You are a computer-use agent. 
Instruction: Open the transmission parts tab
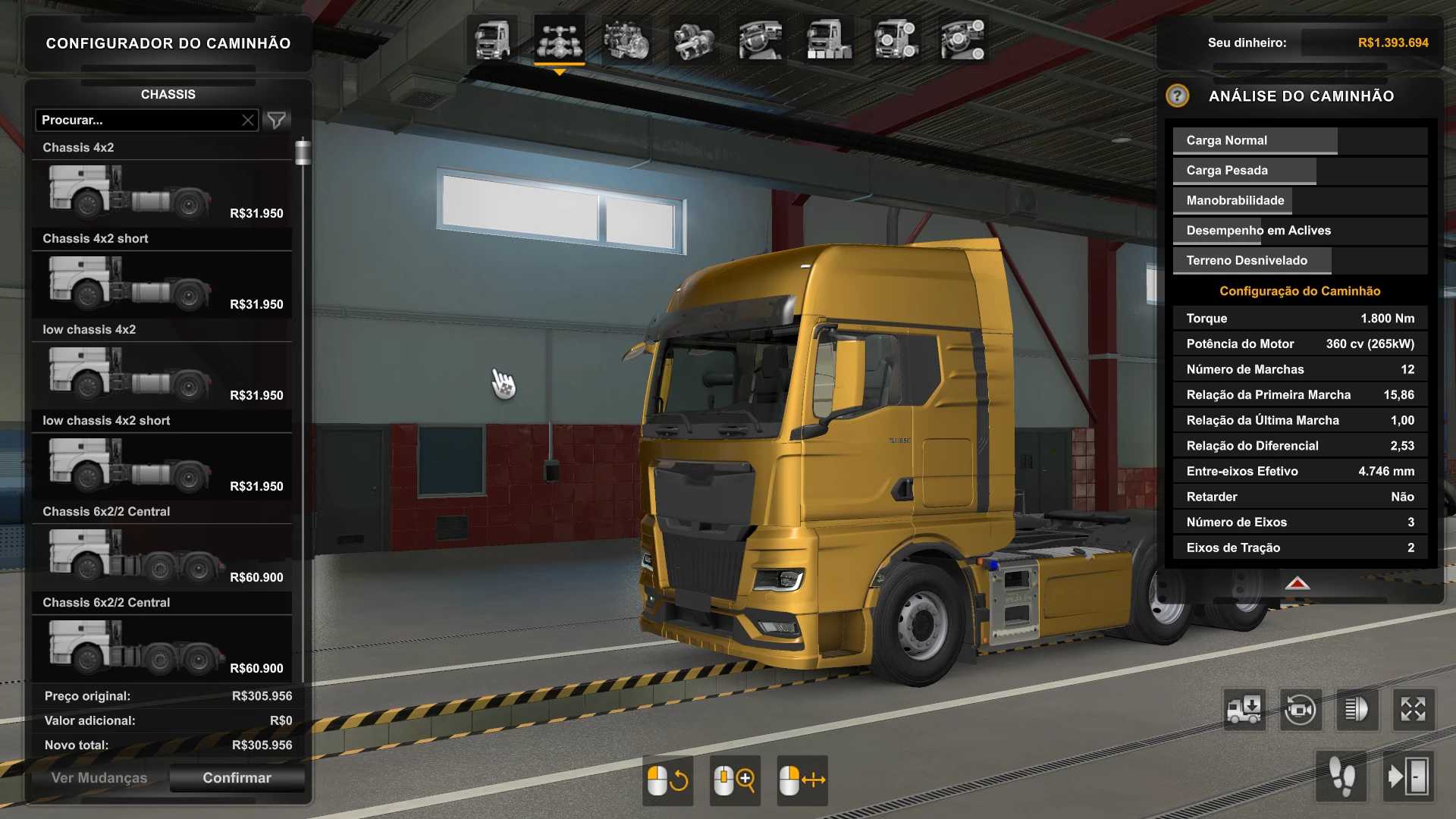coord(694,40)
